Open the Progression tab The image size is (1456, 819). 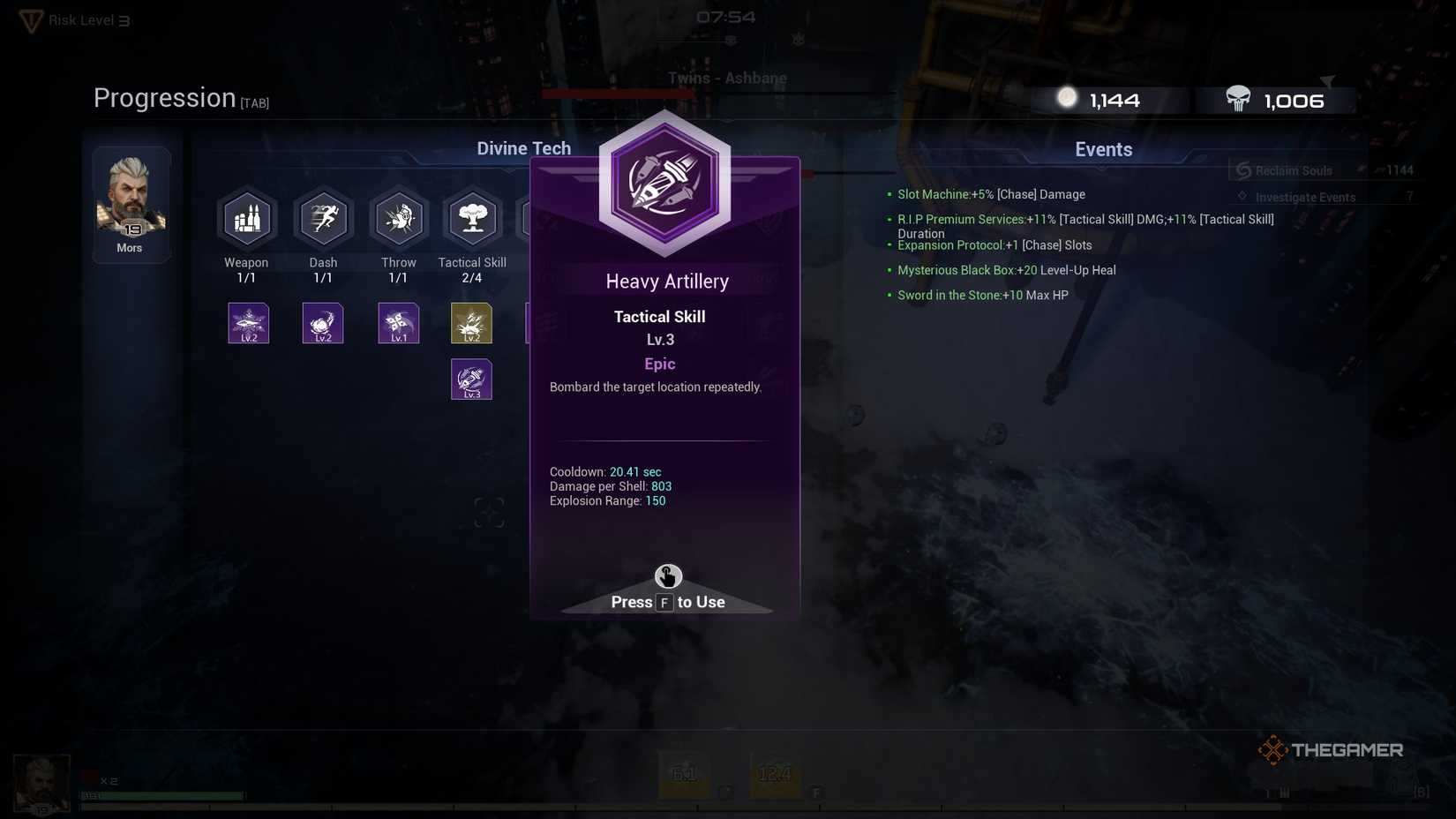pyautogui.click(x=164, y=97)
